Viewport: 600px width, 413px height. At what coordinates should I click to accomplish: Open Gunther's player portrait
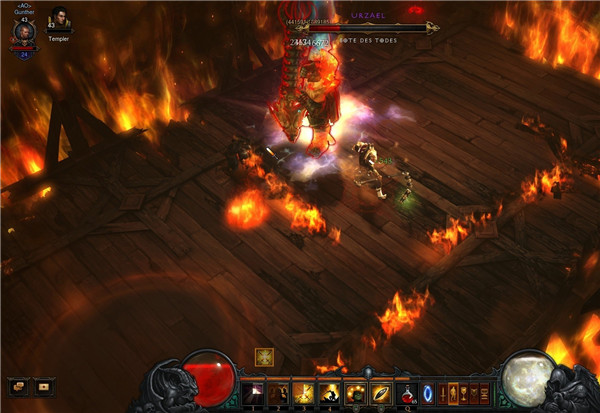[24, 31]
